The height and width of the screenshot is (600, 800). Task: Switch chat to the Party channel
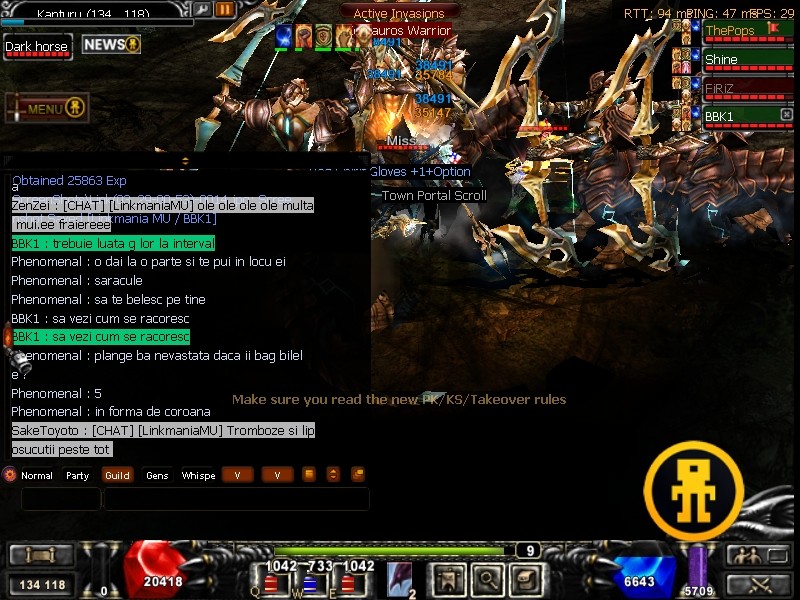pyautogui.click(x=78, y=476)
